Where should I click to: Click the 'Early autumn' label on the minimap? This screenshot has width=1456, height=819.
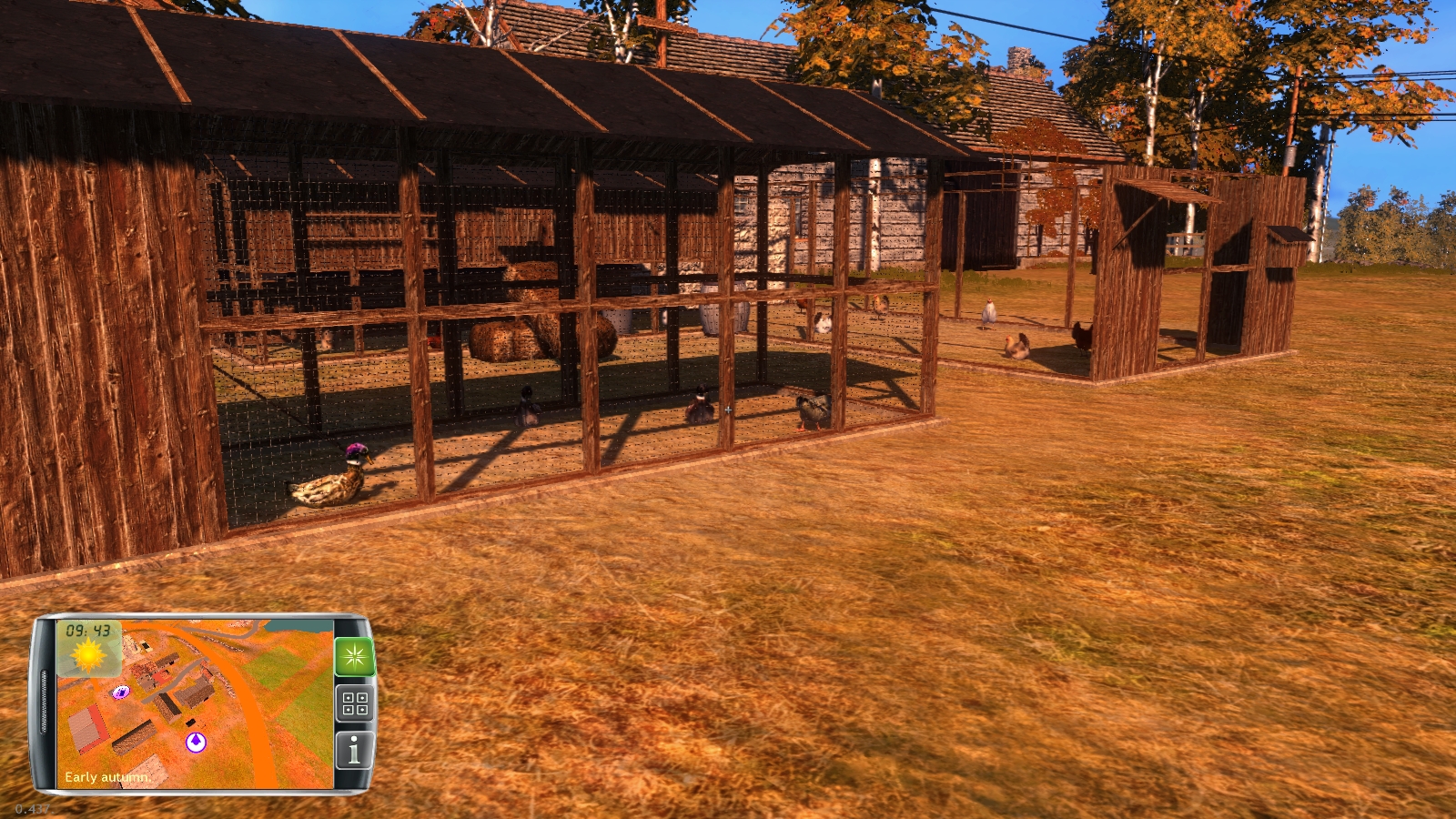coord(107,776)
